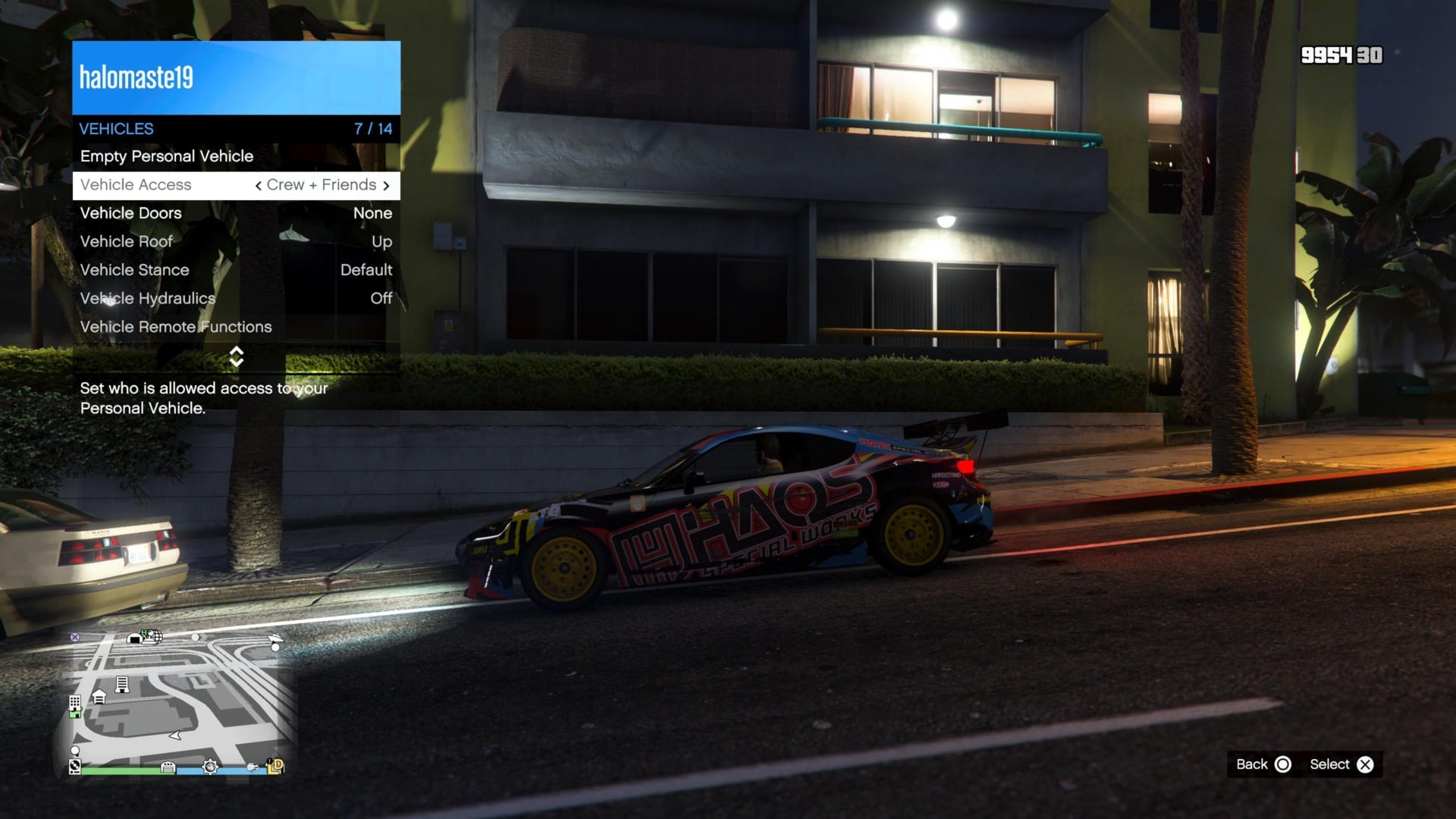Click the scroll chevron below menu items
This screenshot has width=1456, height=819.
pos(236,356)
